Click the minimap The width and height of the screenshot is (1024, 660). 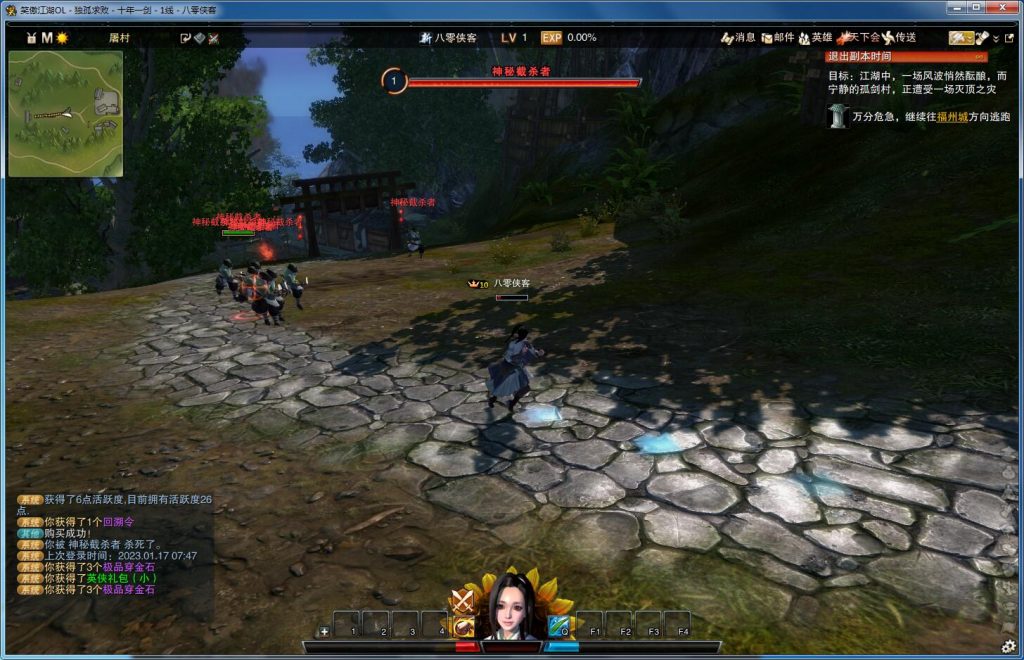[x=66, y=114]
